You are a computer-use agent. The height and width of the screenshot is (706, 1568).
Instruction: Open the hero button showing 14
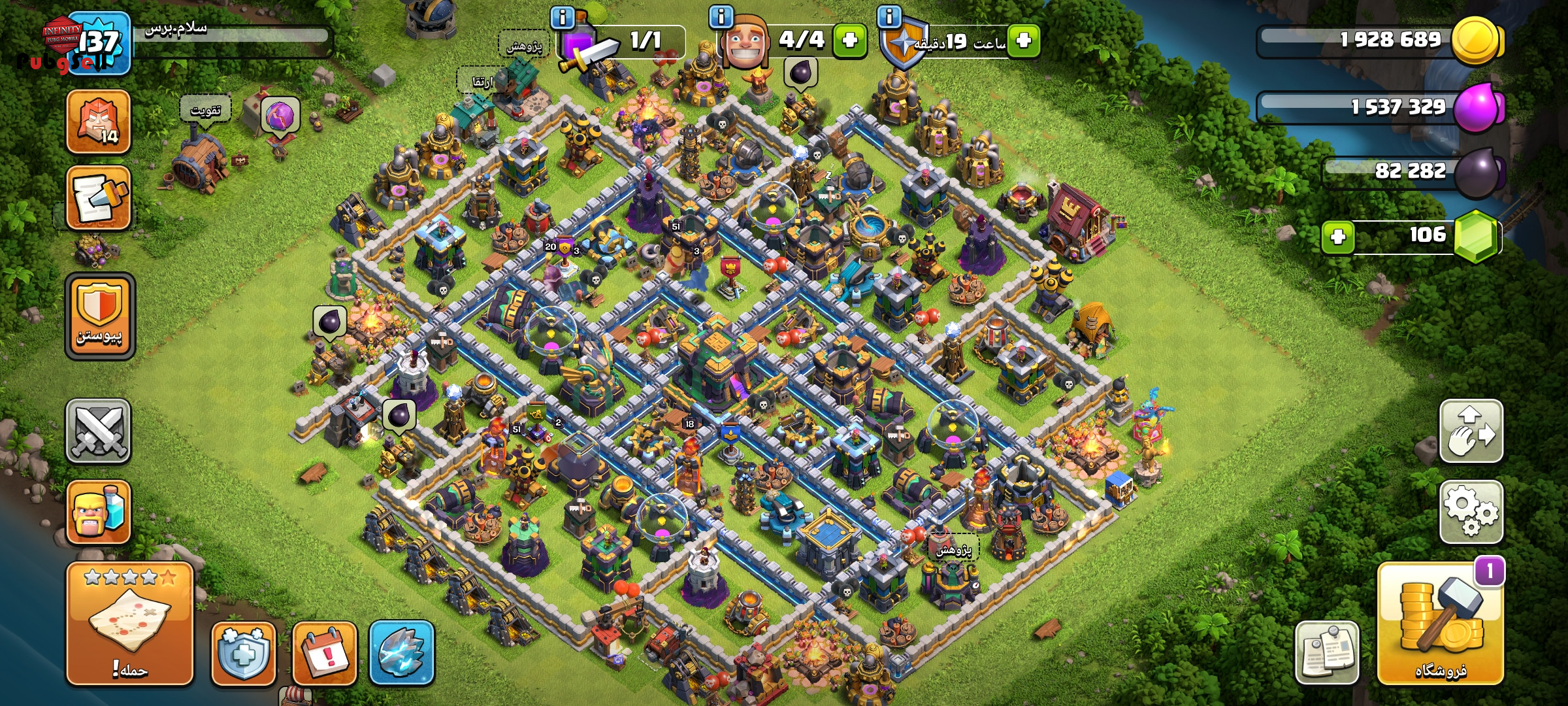point(99,122)
